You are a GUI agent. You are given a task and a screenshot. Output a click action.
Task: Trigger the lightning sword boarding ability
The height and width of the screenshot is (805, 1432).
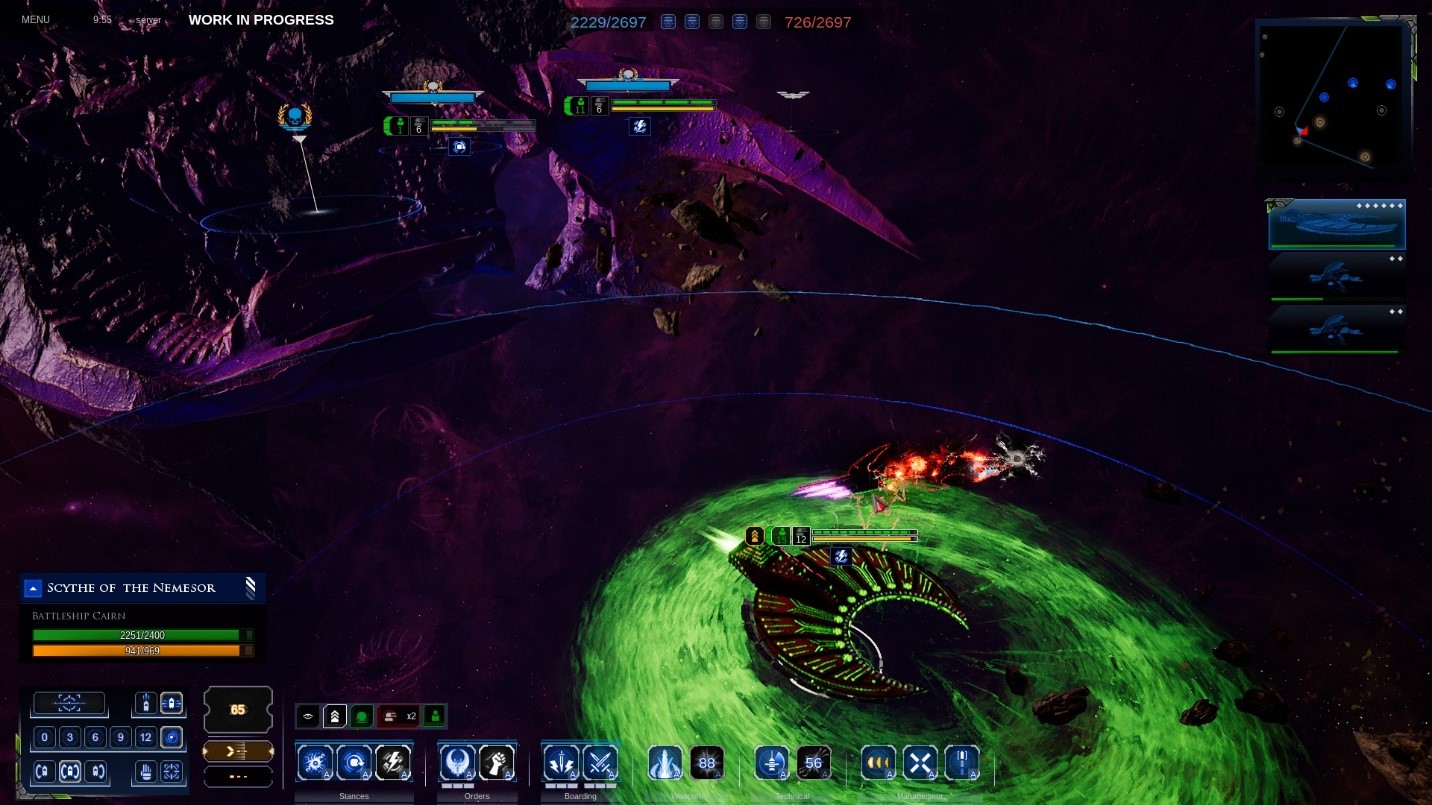(x=561, y=763)
